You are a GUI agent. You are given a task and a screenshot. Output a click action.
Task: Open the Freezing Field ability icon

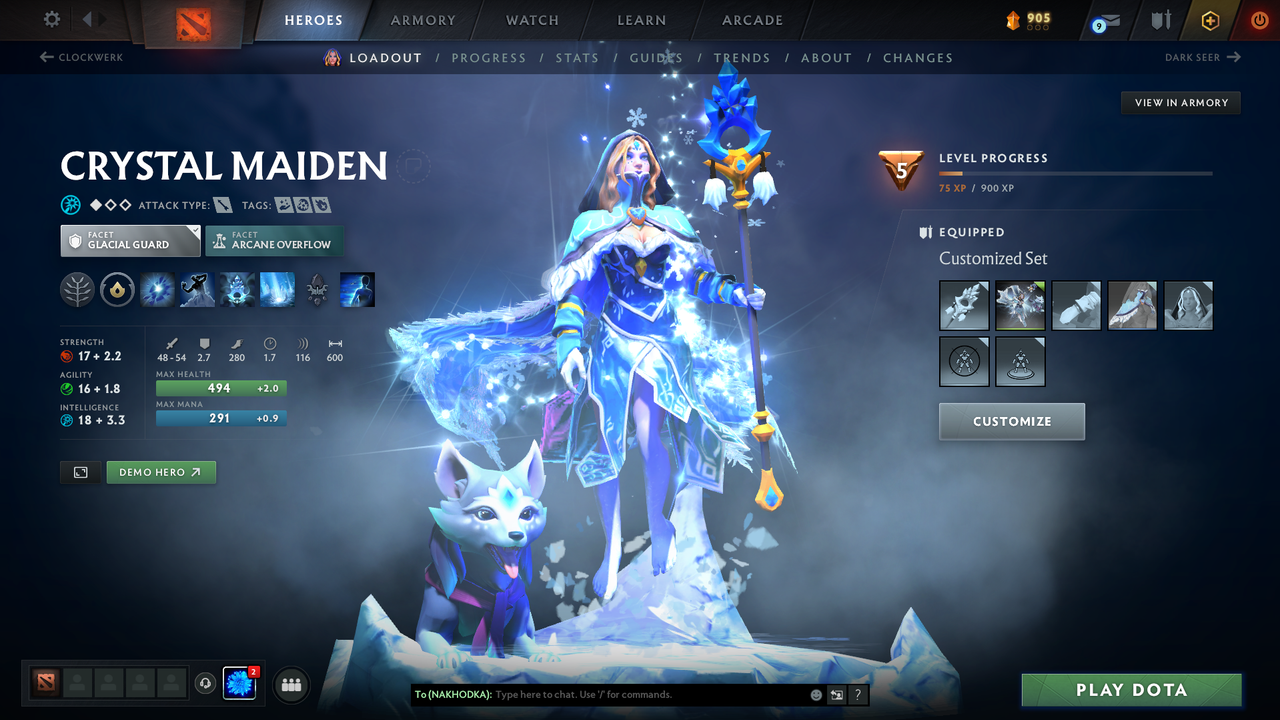click(277, 289)
